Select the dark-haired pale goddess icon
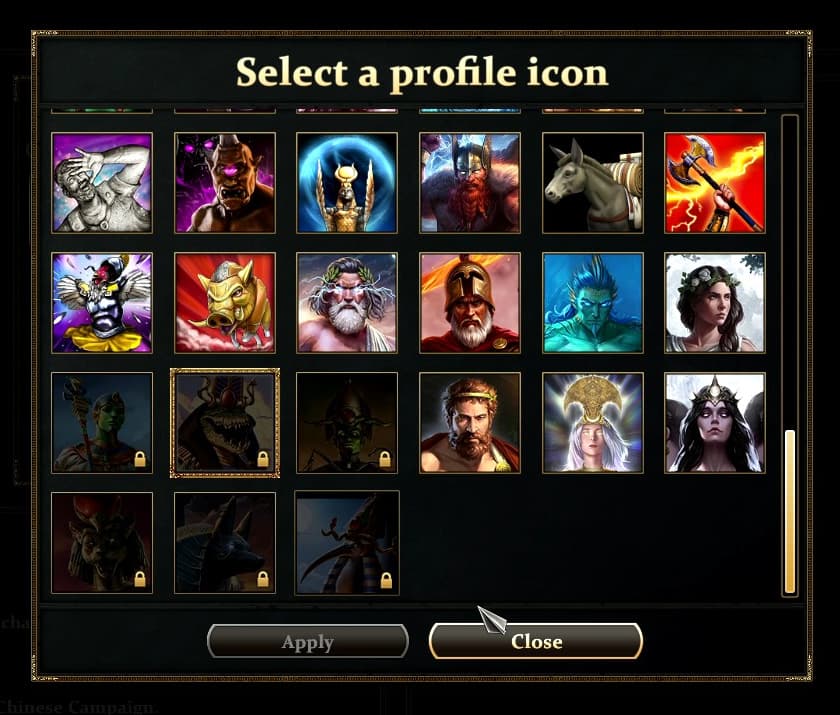Image resolution: width=840 pixels, height=715 pixels. pos(715,423)
